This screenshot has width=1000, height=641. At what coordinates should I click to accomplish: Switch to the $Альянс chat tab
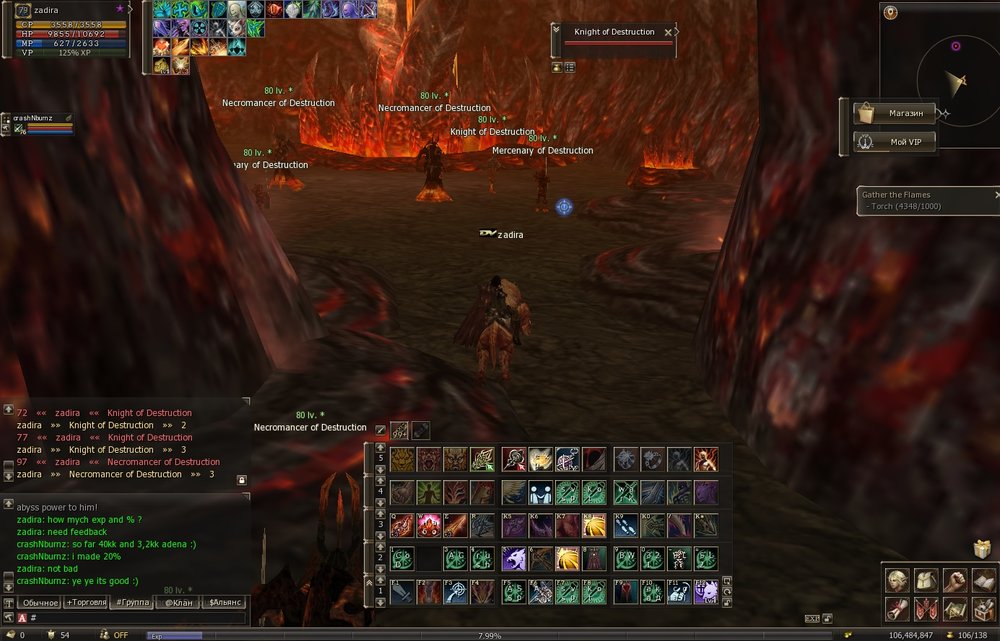[224, 602]
